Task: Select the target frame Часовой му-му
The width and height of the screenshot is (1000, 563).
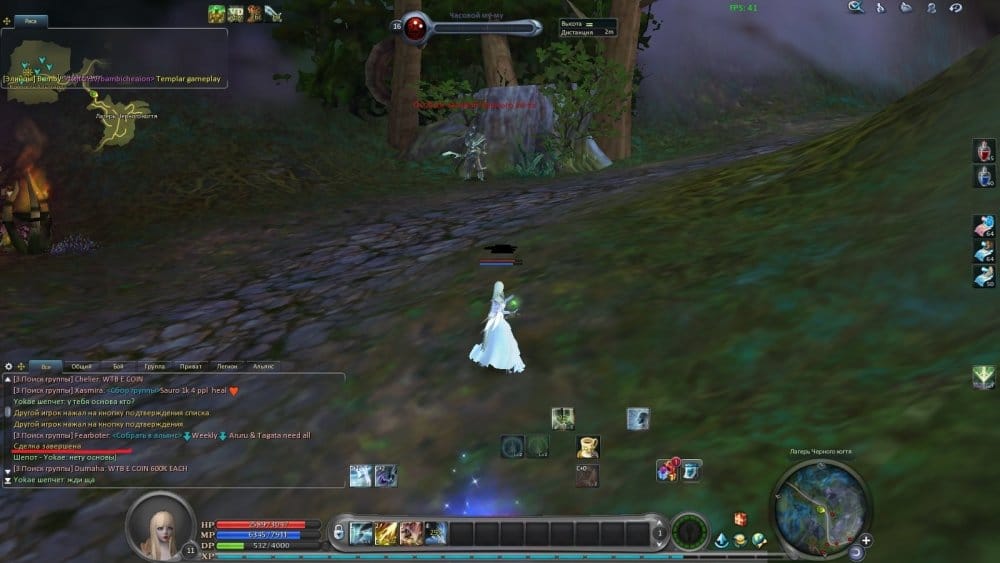Action: click(470, 28)
